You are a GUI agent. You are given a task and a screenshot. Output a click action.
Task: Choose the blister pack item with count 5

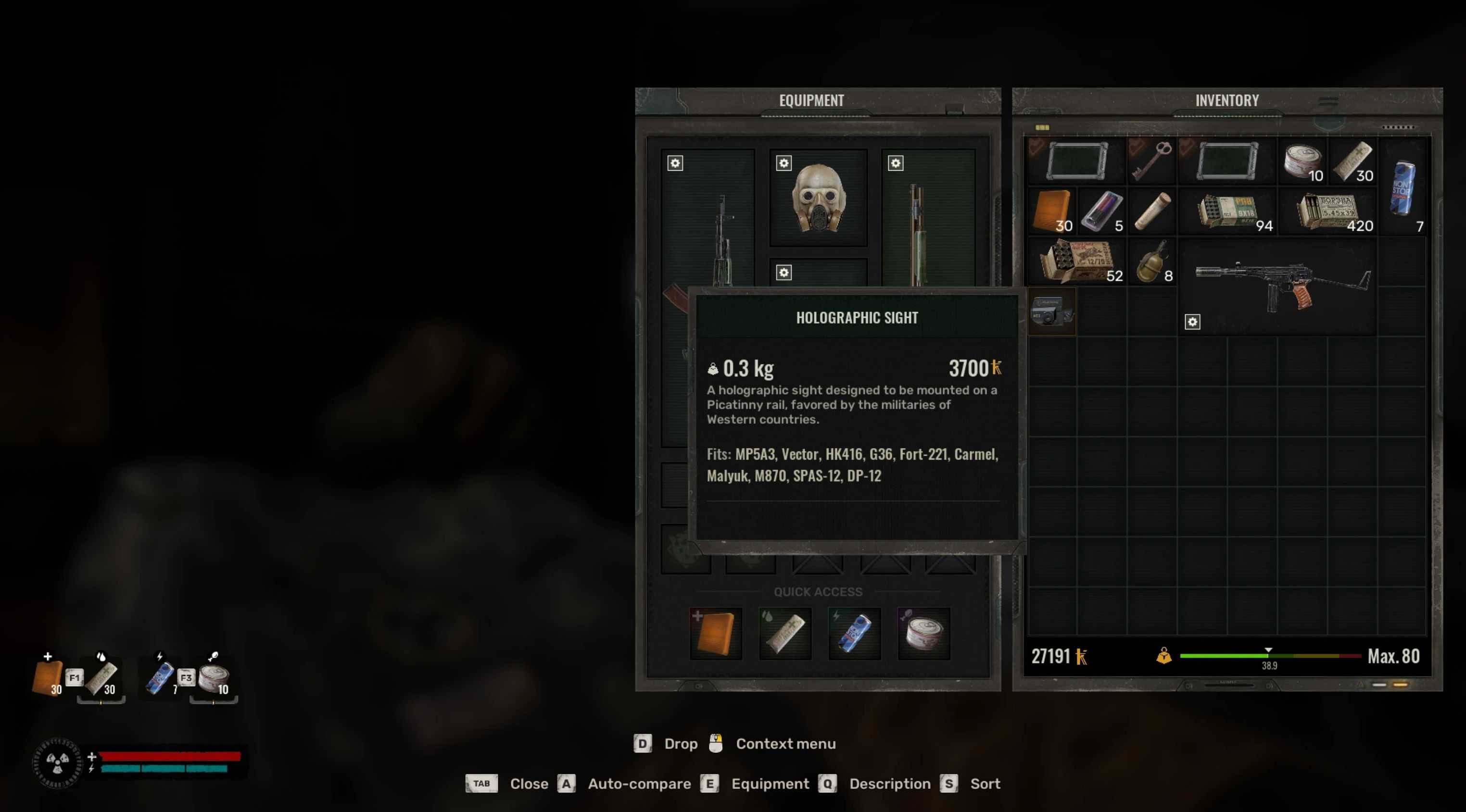[x=1101, y=211]
